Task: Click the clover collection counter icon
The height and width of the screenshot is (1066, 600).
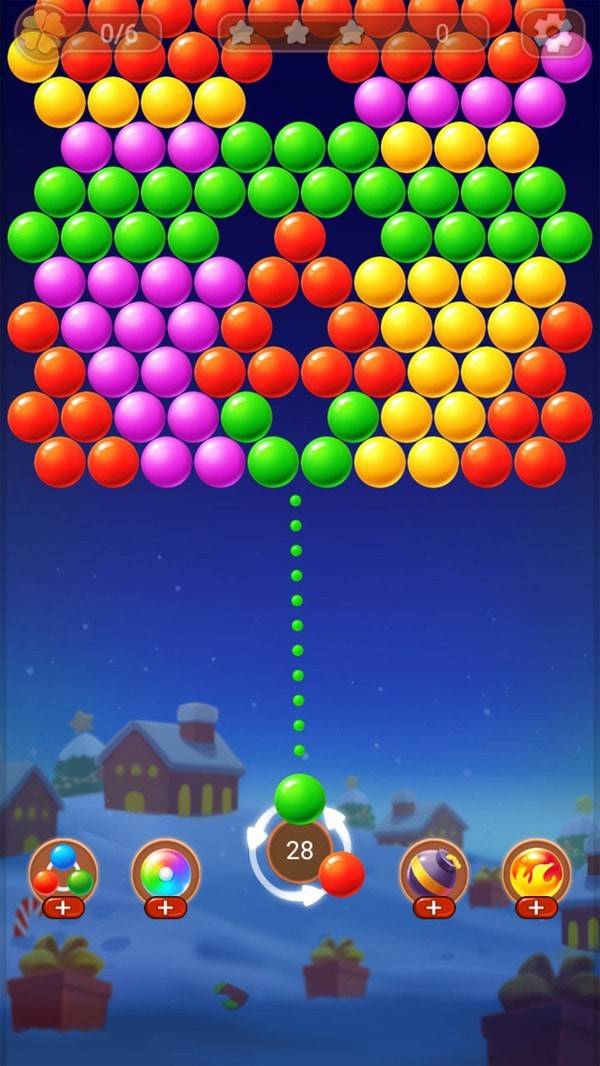Action: pos(44,31)
